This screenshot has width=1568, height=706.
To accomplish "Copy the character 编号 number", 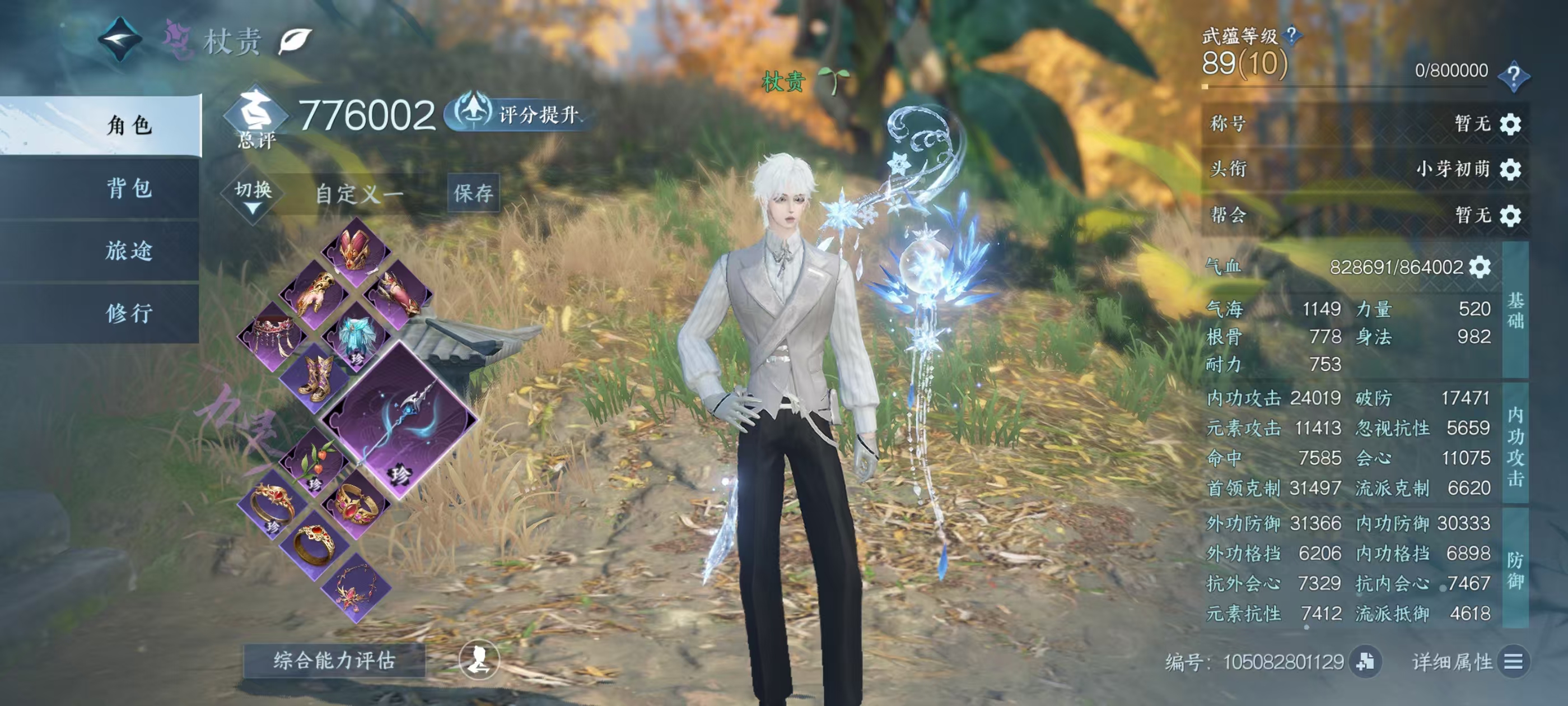I will point(1365,662).
